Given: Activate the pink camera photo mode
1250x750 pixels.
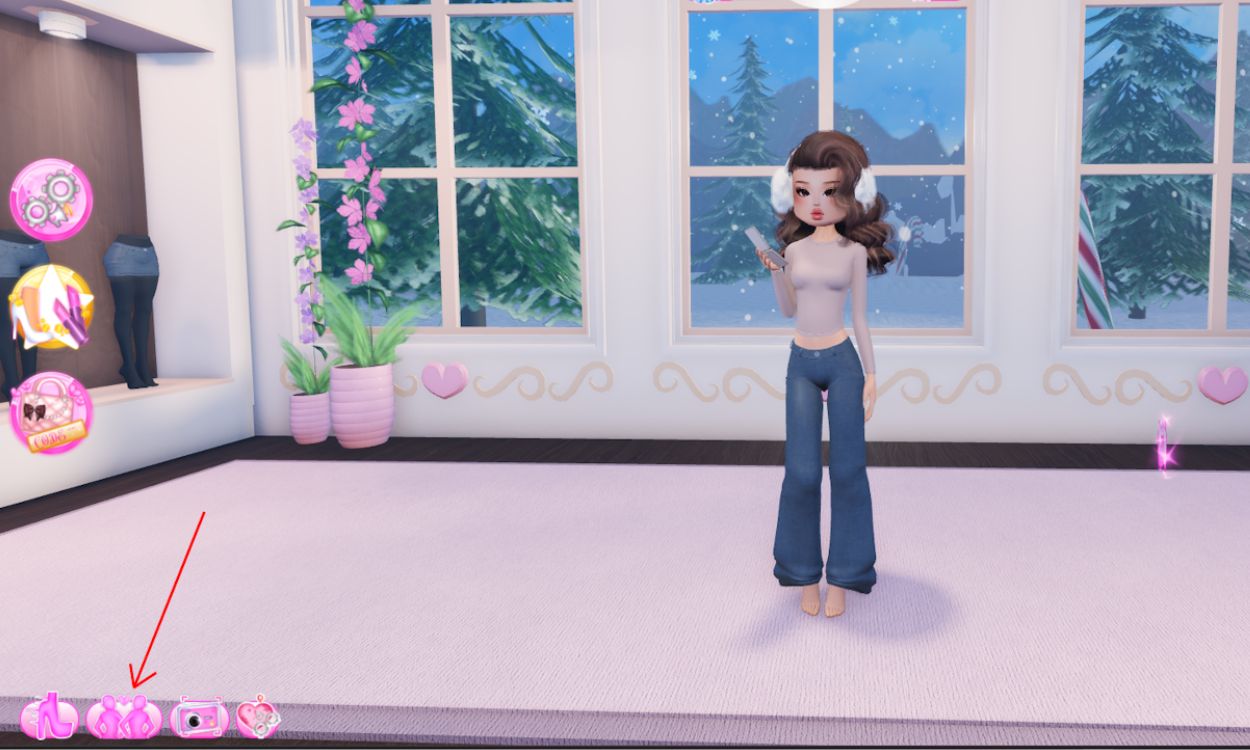Looking at the screenshot, I should click(x=199, y=718).
